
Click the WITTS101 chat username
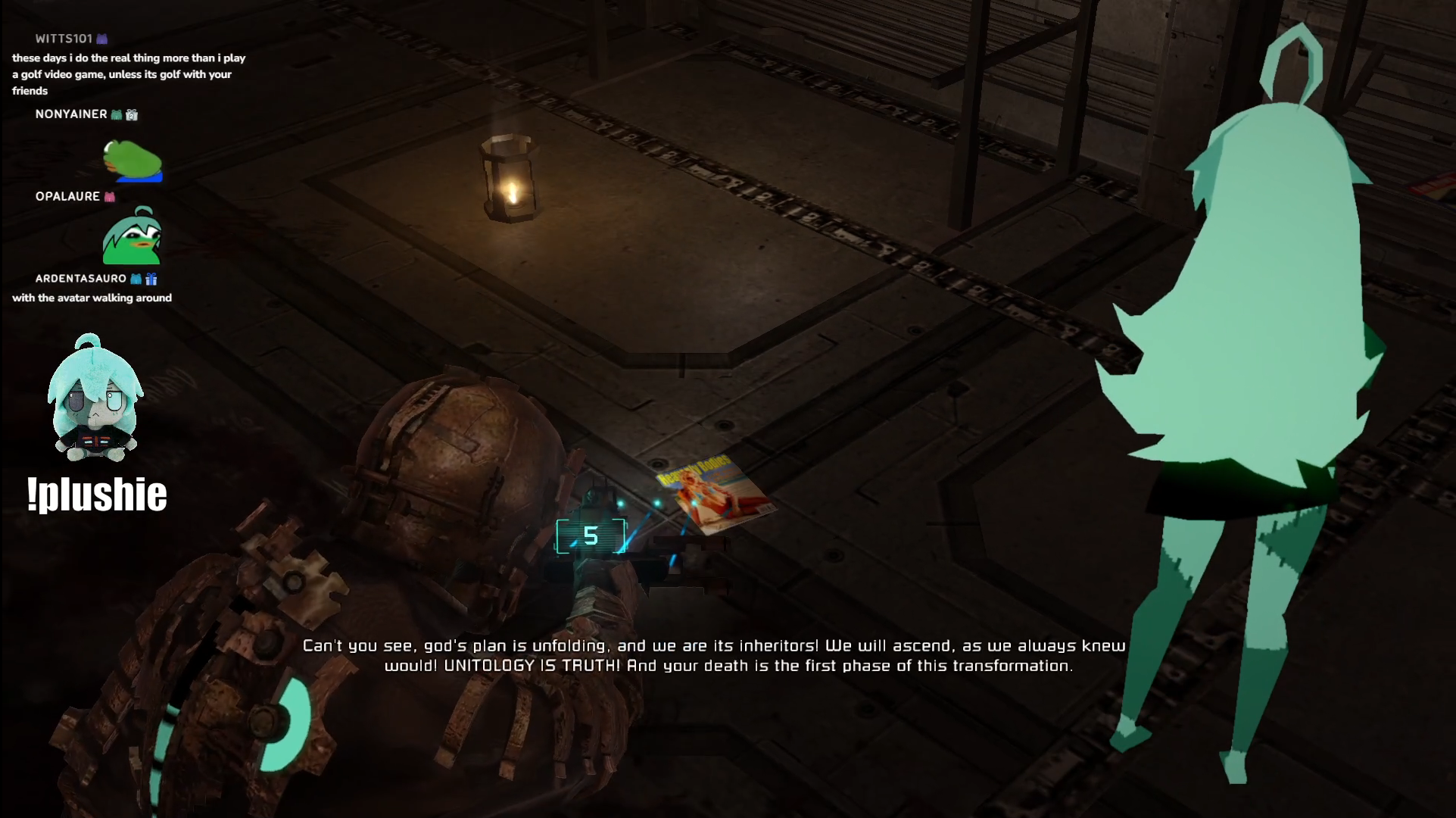pos(64,39)
